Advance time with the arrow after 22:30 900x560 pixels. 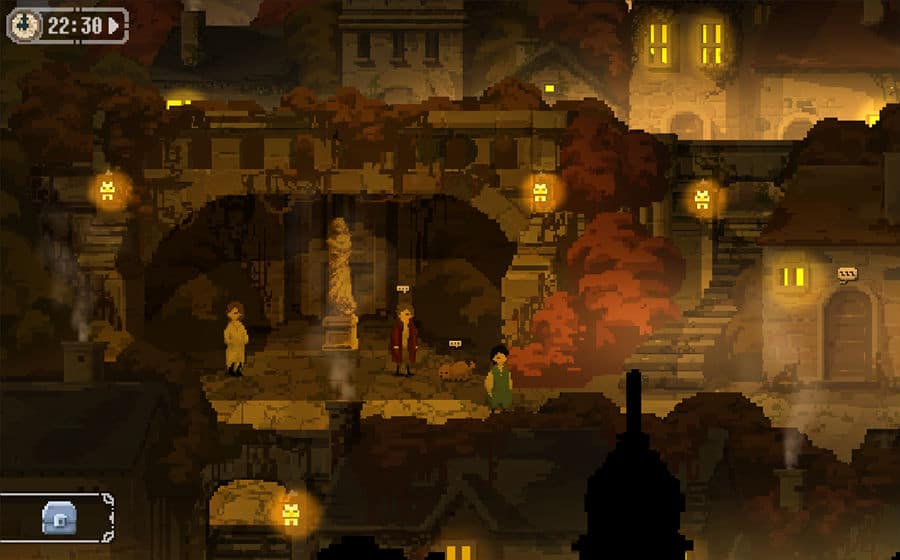(116, 26)
